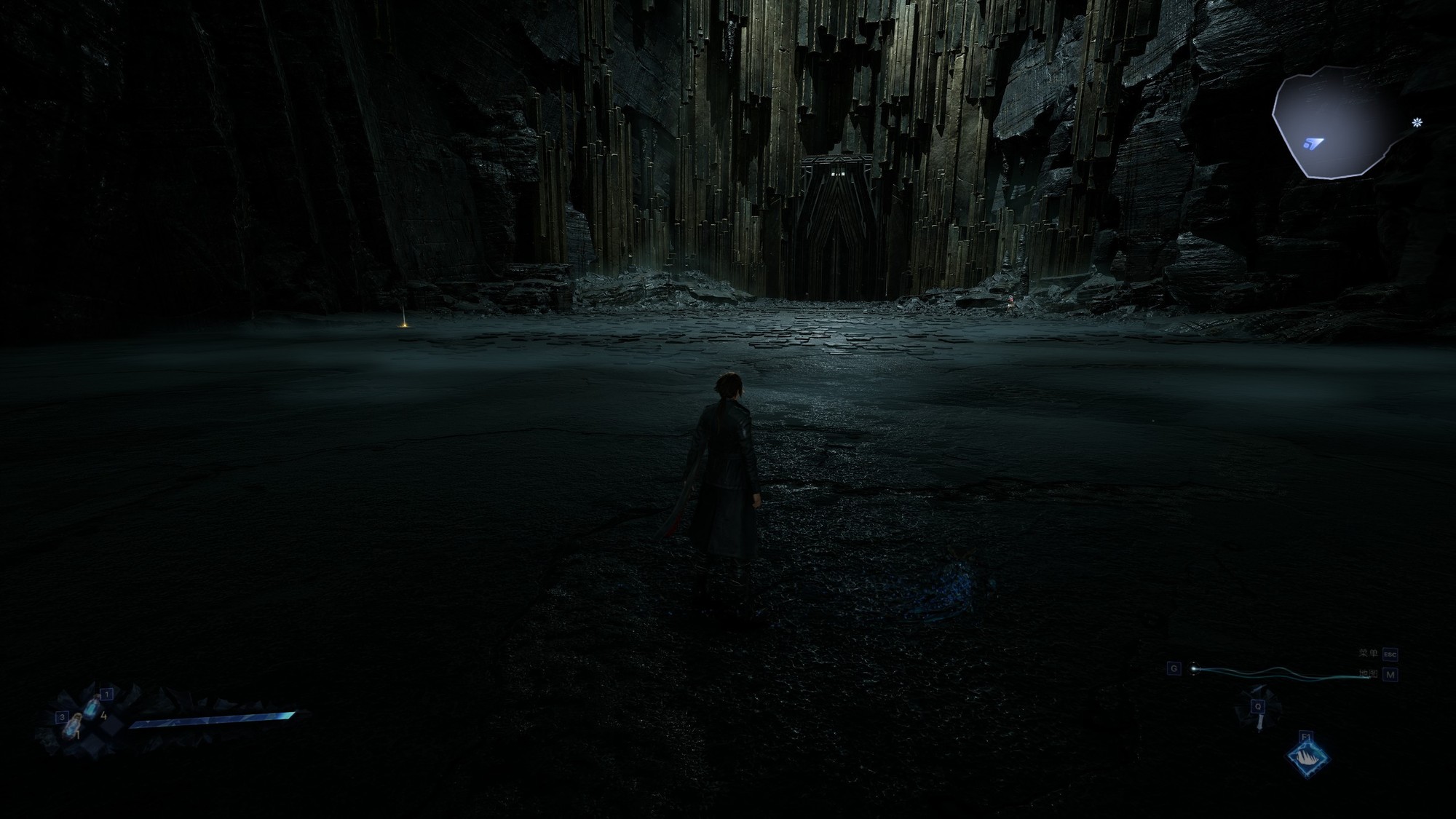The width and height of the screenshot is (1456, 819).
Task: Open the Q weapon-switch wheel icon
Action: pyautogui.click(x=1258, y=707)
